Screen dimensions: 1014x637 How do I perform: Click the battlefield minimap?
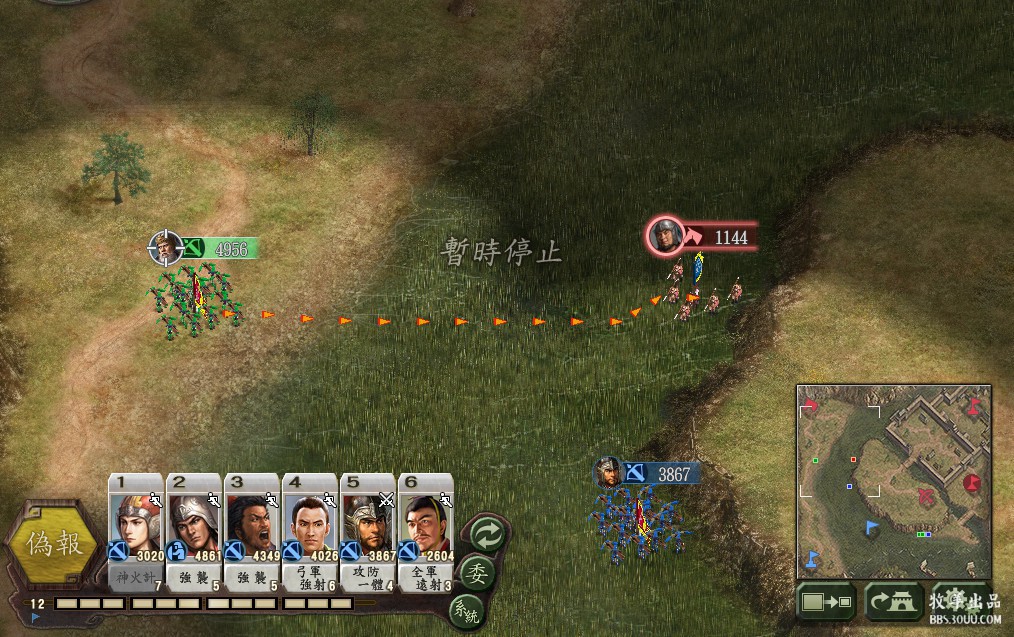click(893, 481)
